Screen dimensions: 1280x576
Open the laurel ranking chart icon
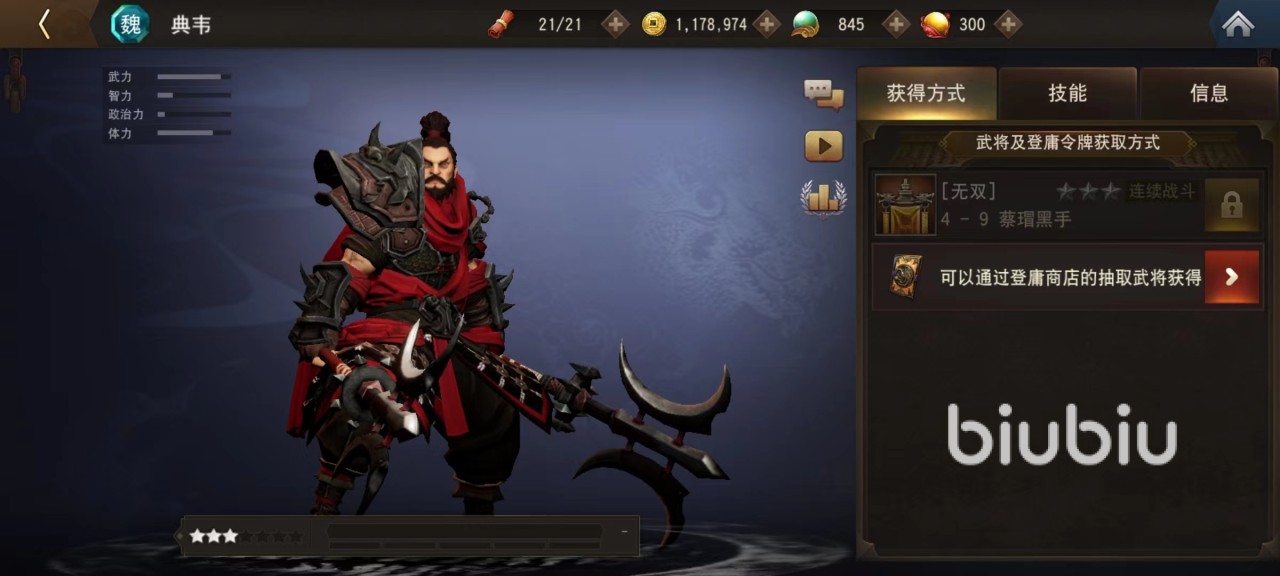pos(823,197)
